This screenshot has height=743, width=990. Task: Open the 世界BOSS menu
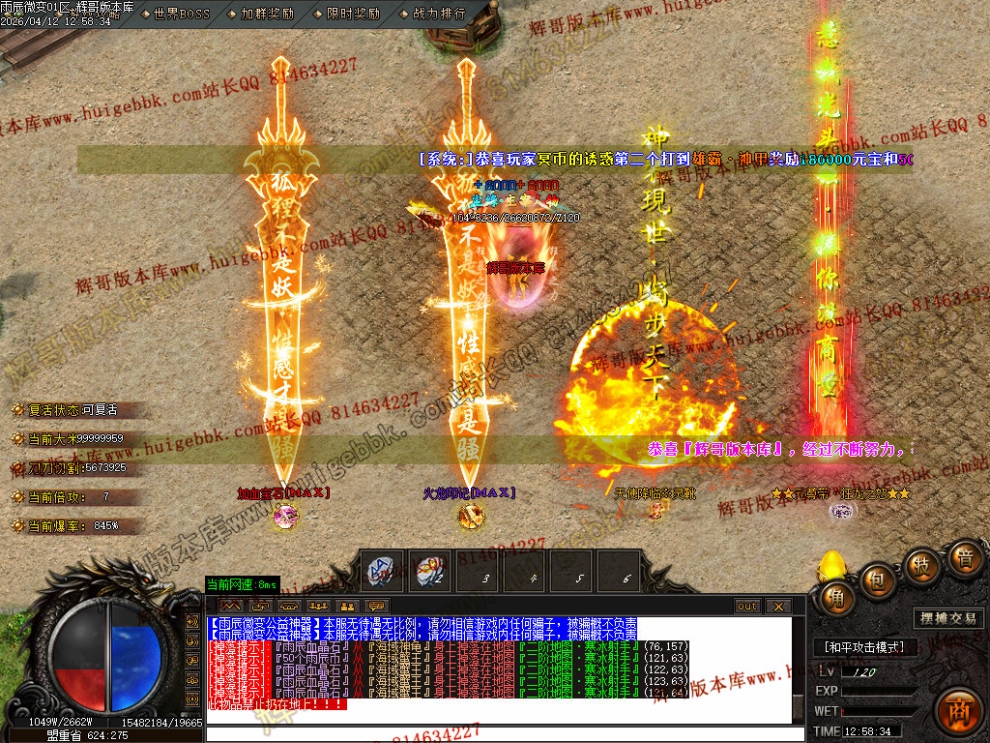(180, 14)
